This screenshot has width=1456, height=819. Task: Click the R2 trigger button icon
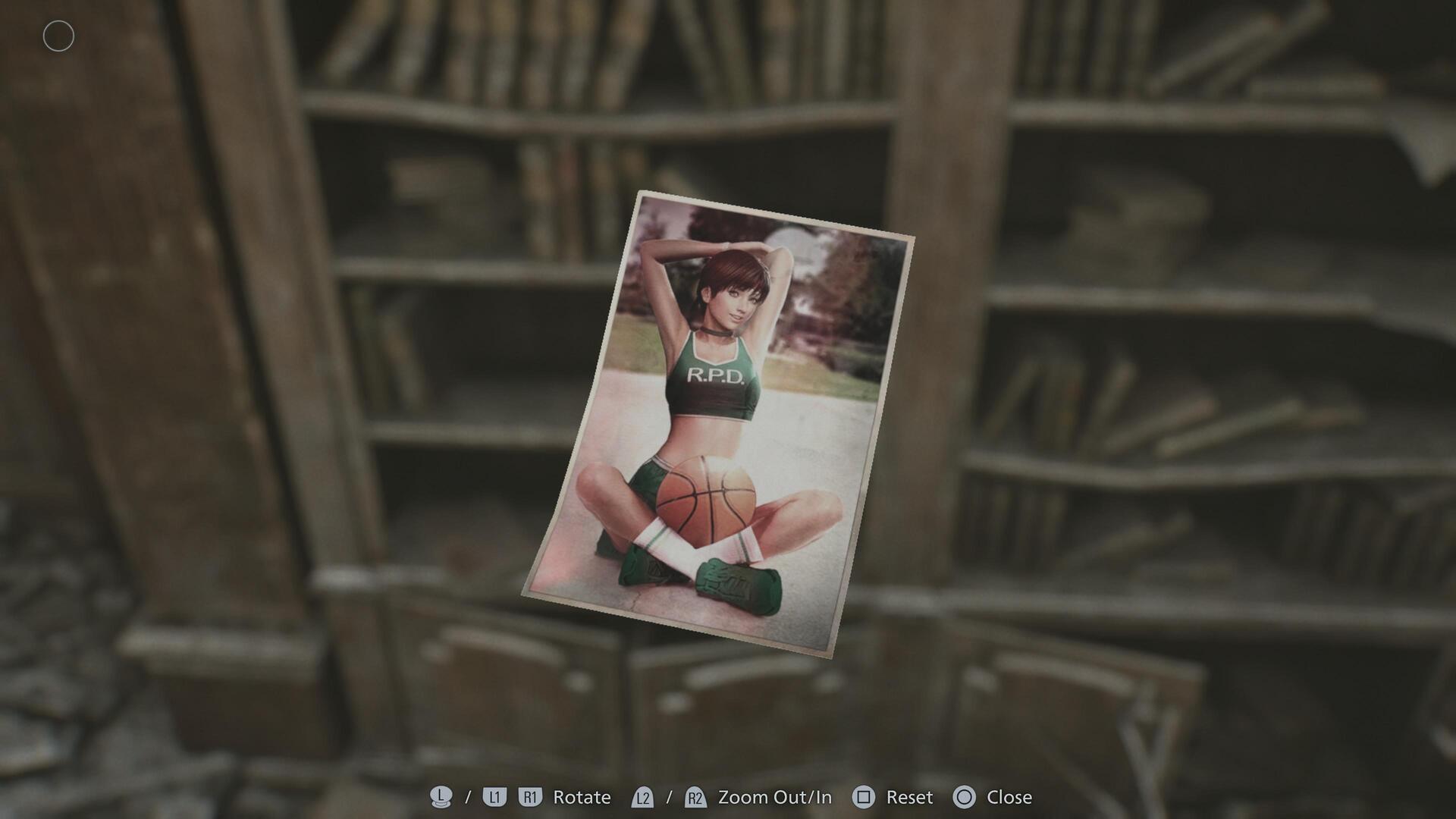coord(695,797)
